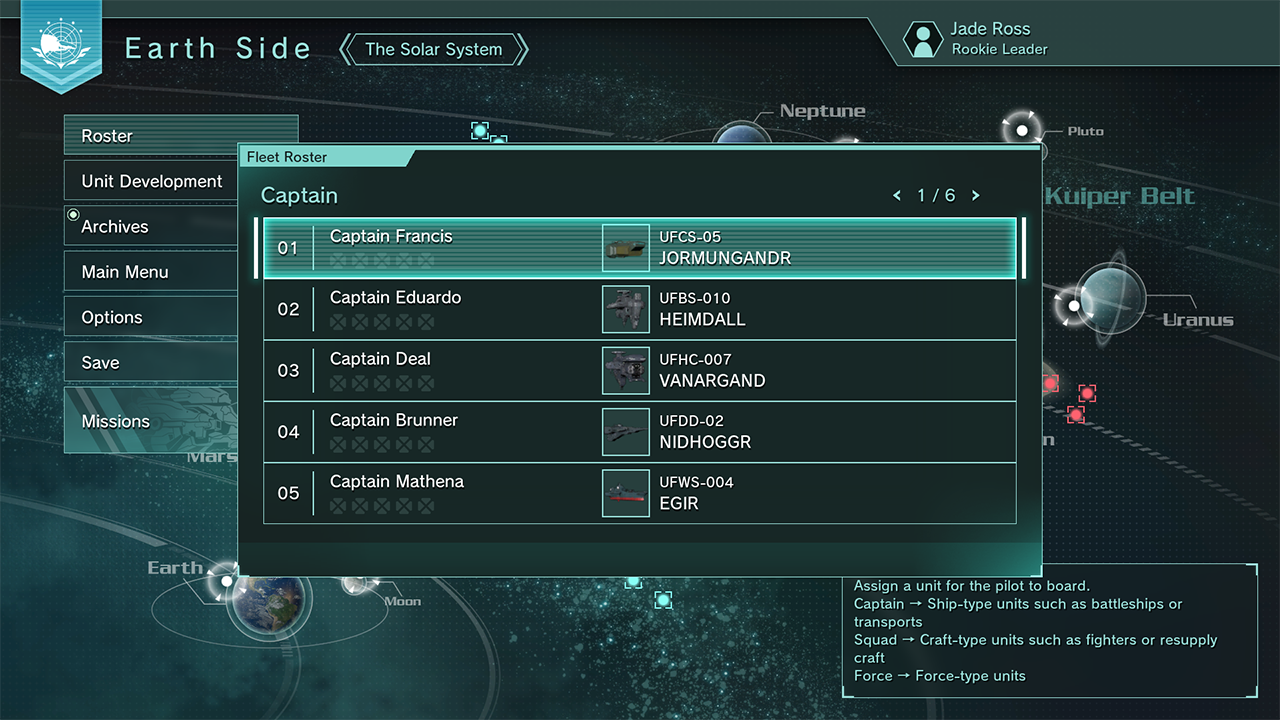
Task: Open Jade Ross leader profile
Action: click(x=975, y=39)
